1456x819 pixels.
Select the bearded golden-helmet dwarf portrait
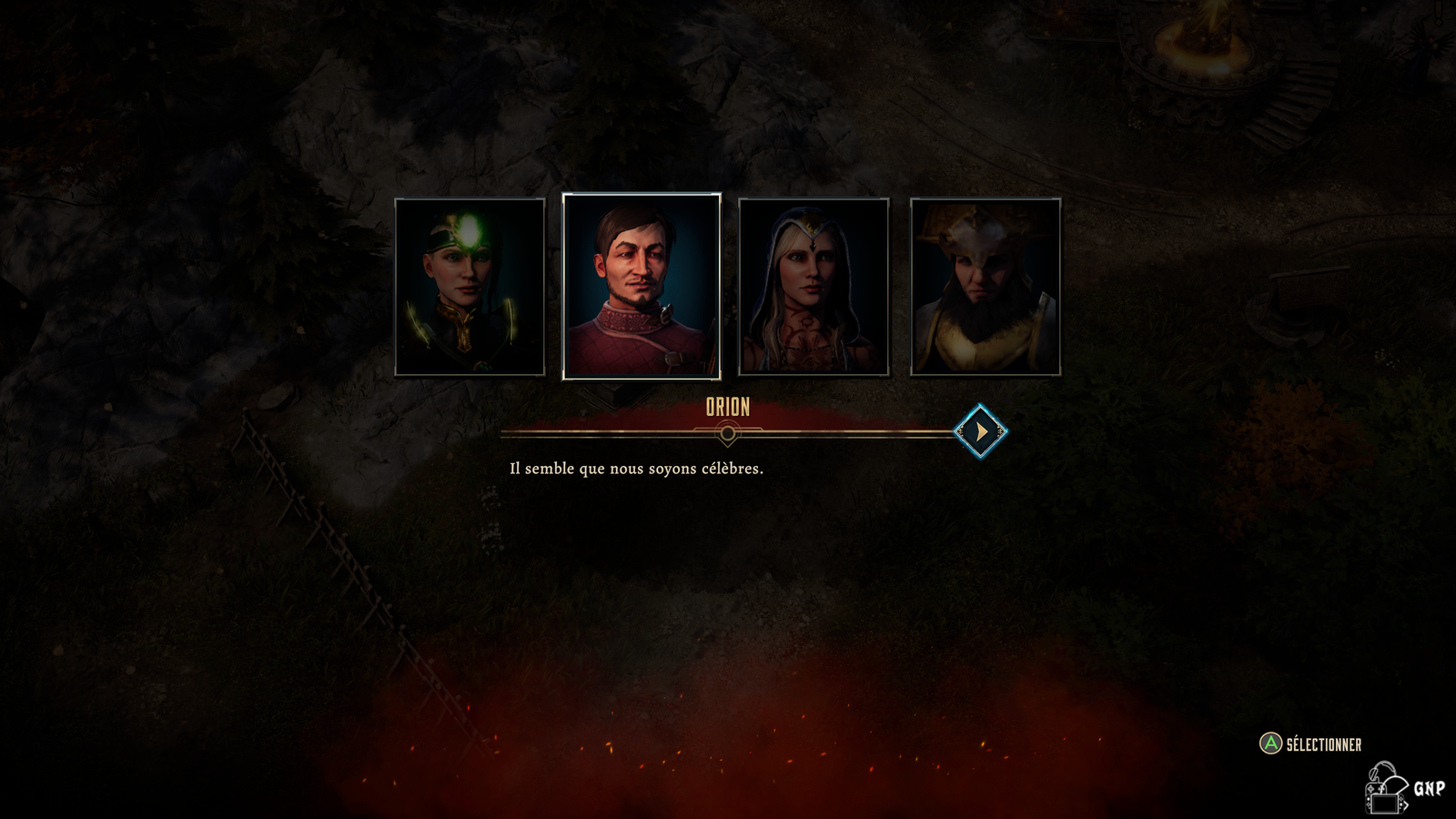(986, 287)
